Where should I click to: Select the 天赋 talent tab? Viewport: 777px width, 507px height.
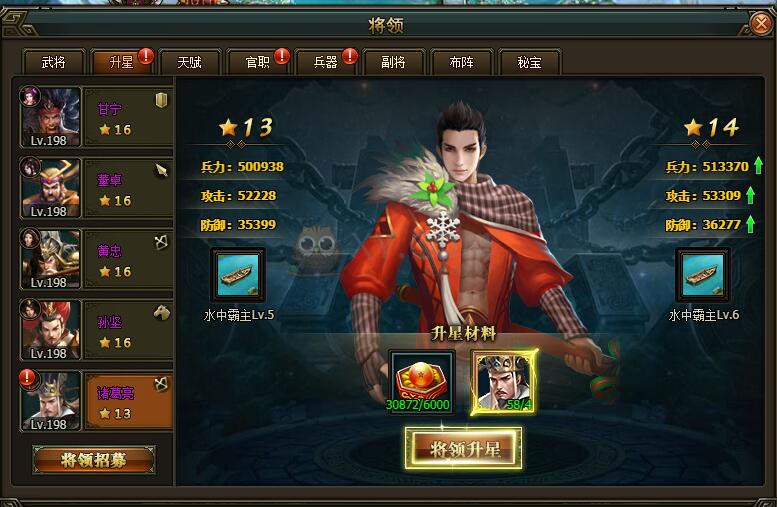tap(189, 62)
